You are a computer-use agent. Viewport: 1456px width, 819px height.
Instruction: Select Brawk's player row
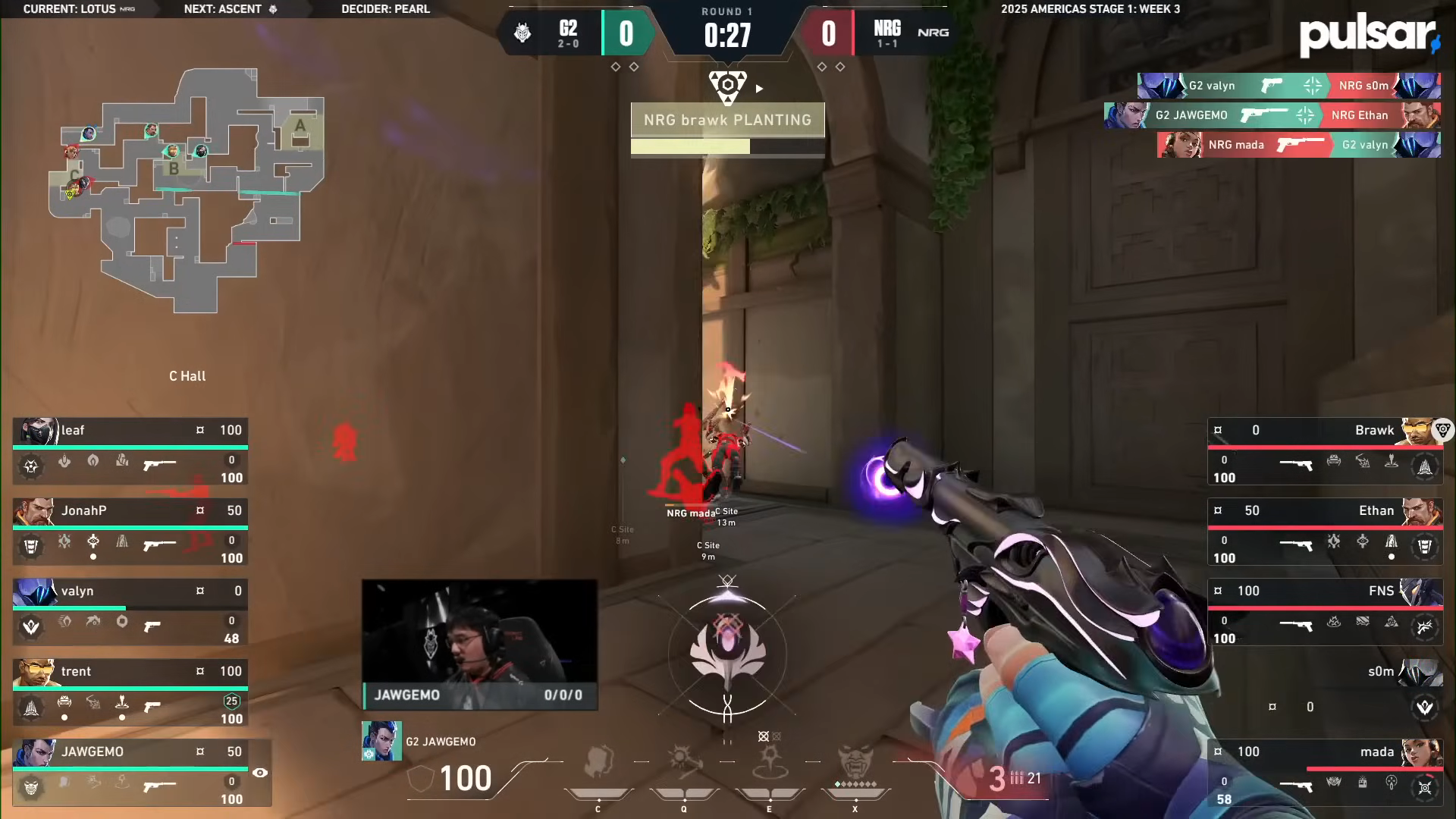point(1325,450)
